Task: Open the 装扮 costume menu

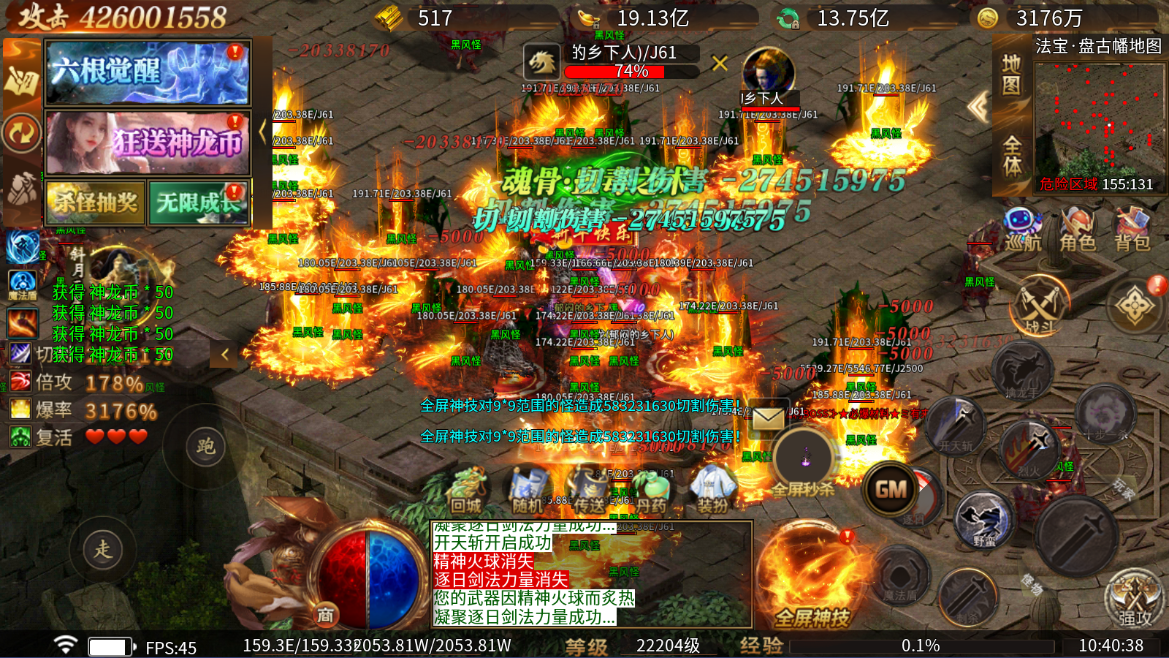Action: tap(713, 490)
